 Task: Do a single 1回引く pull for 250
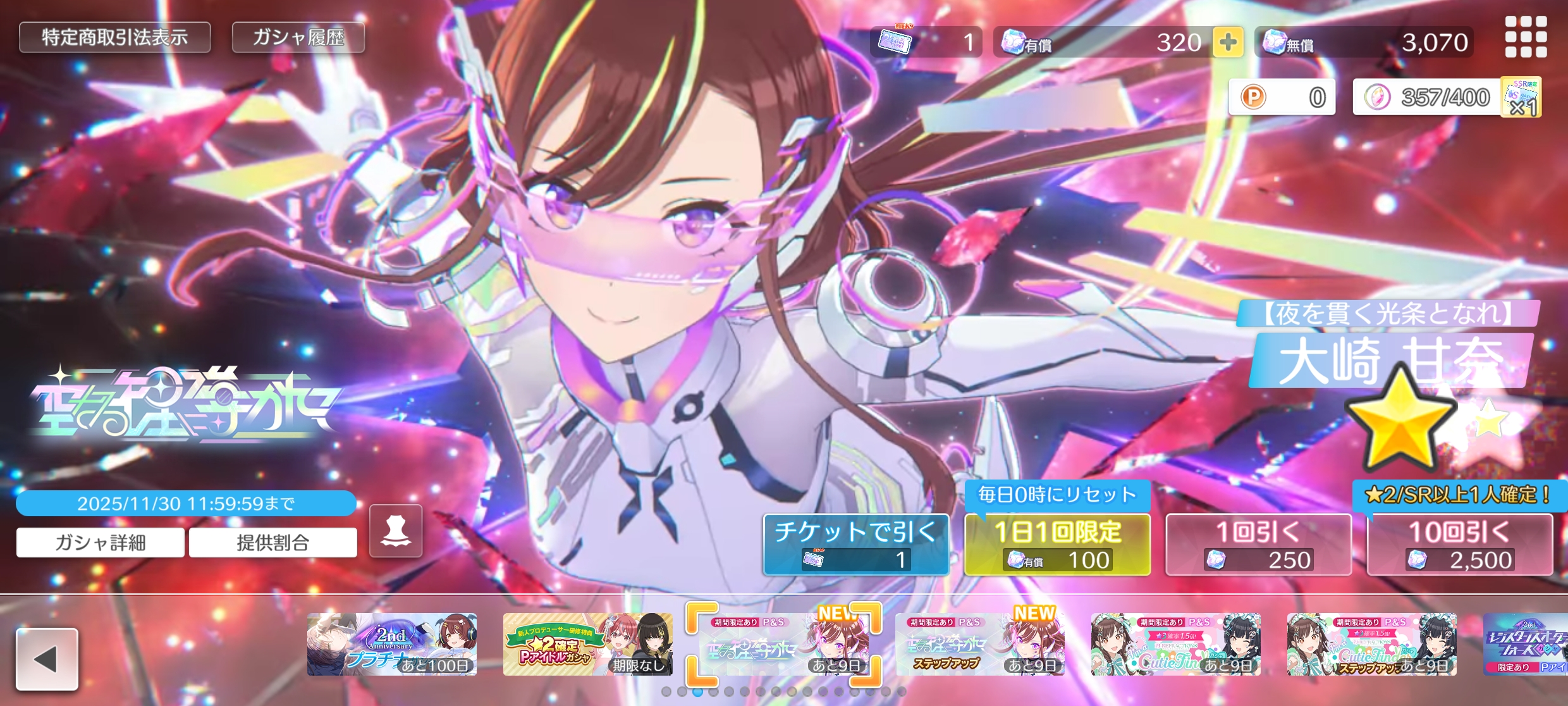[x=1258, y=544]
